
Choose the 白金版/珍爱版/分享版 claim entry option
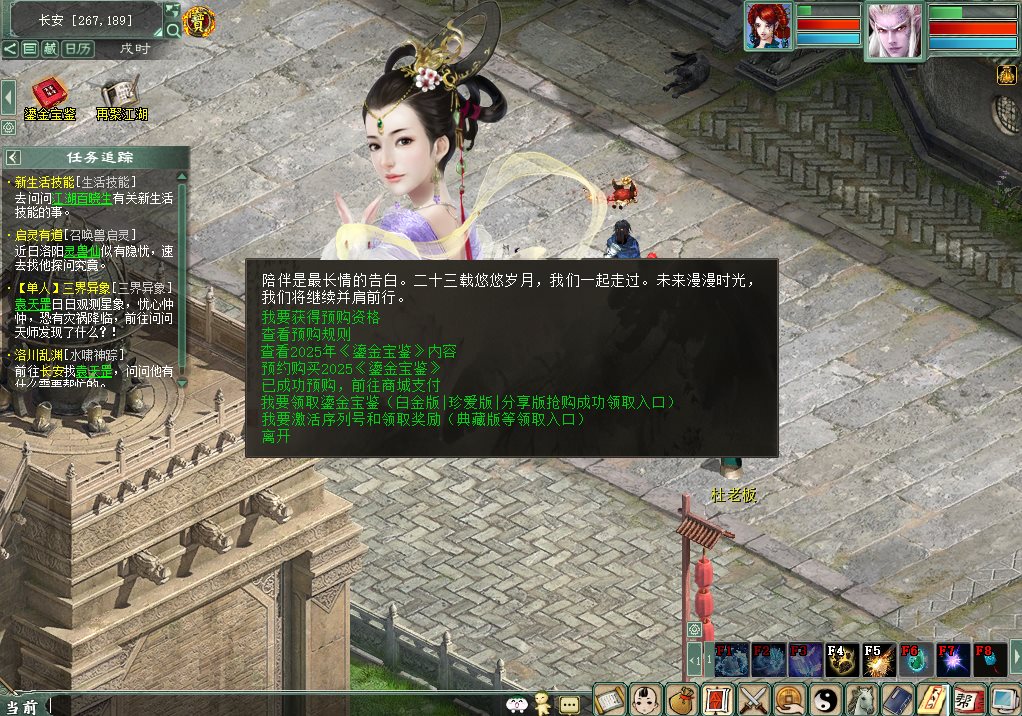tap(468, 402)
